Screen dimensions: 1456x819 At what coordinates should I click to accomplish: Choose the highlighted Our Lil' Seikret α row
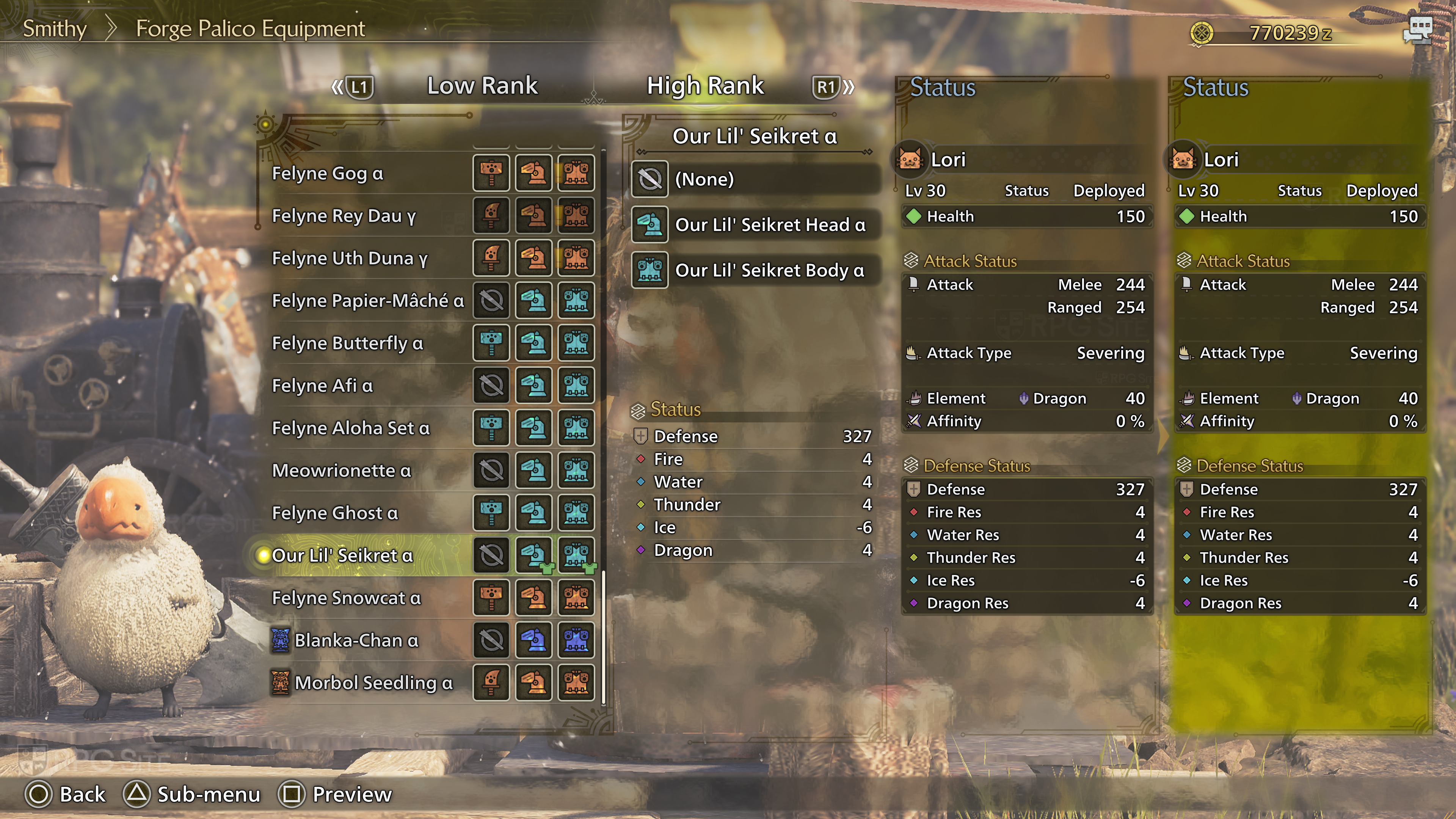pos(342,555)
